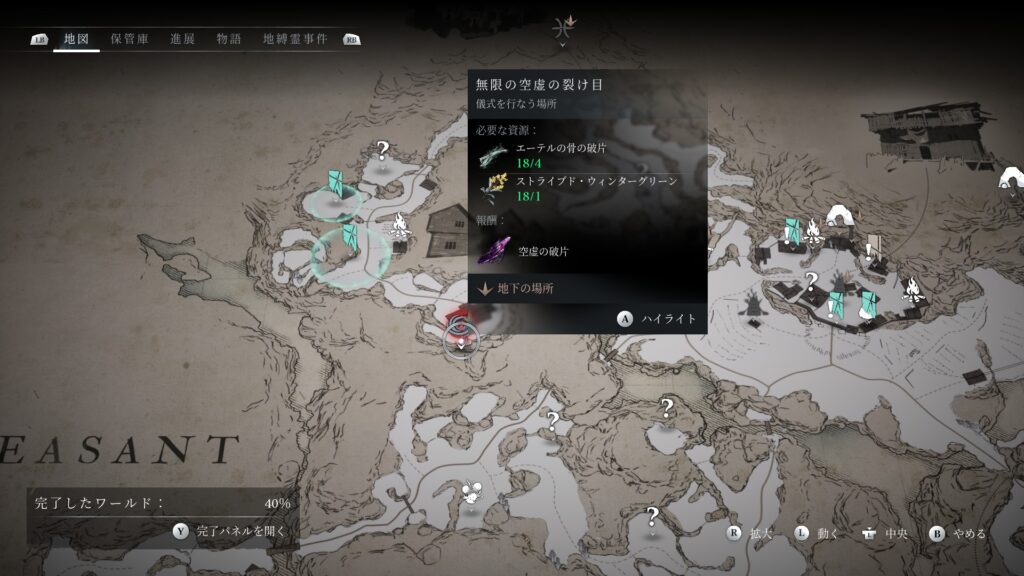Image resolution: width=1024 pixels, height=576 pixels.
Task: Go to the 物語 tab
Action: click(x=229, y=39)
